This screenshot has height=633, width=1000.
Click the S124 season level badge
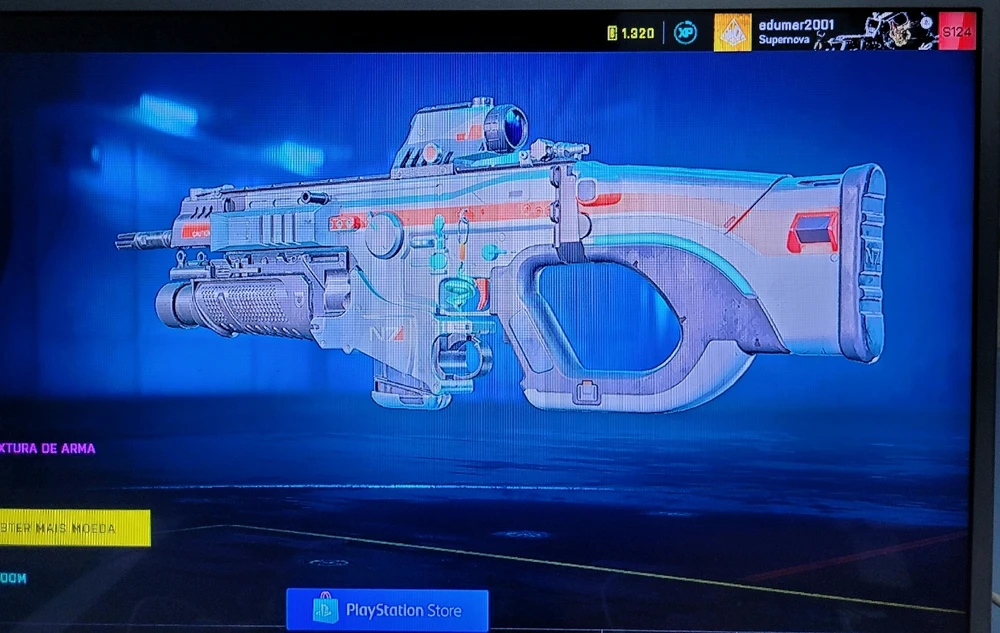click(x=956, y=32)
